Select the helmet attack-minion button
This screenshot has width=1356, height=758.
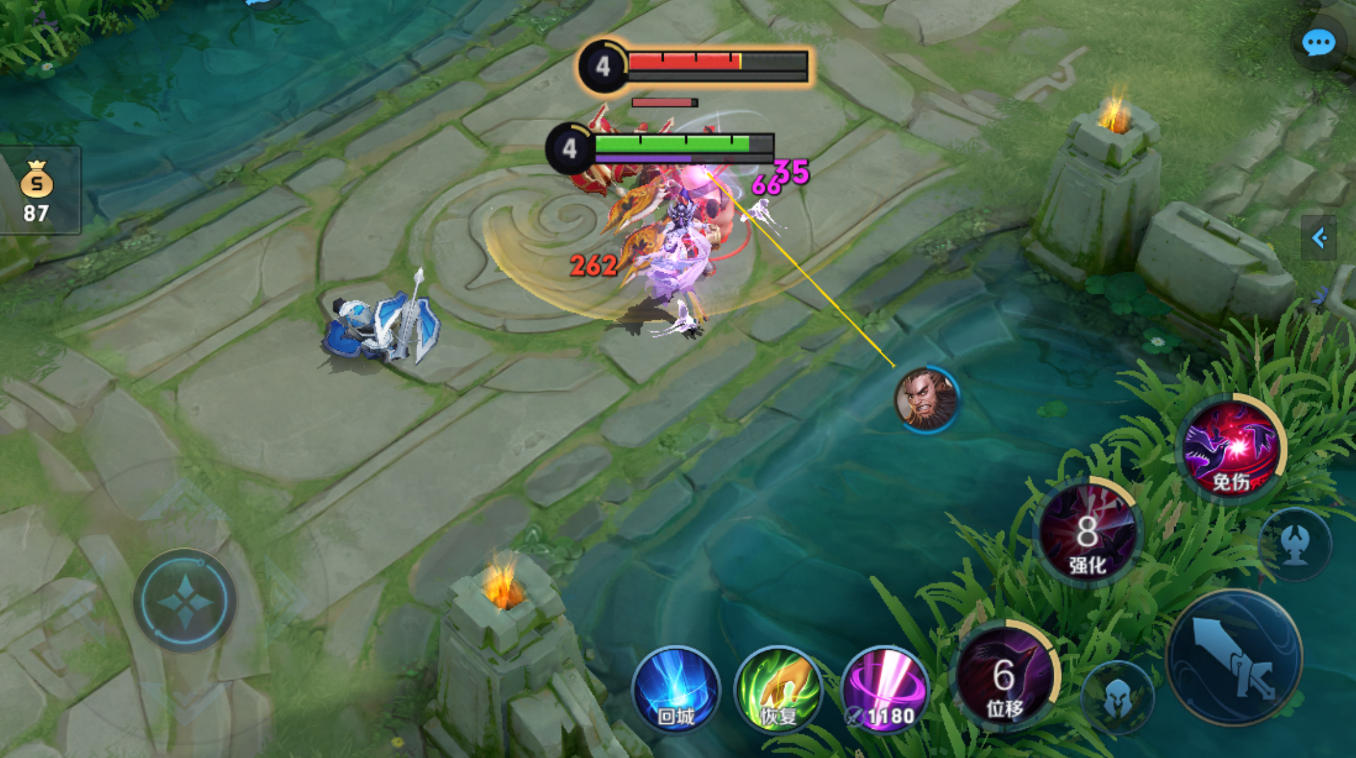coord(1117,697)
